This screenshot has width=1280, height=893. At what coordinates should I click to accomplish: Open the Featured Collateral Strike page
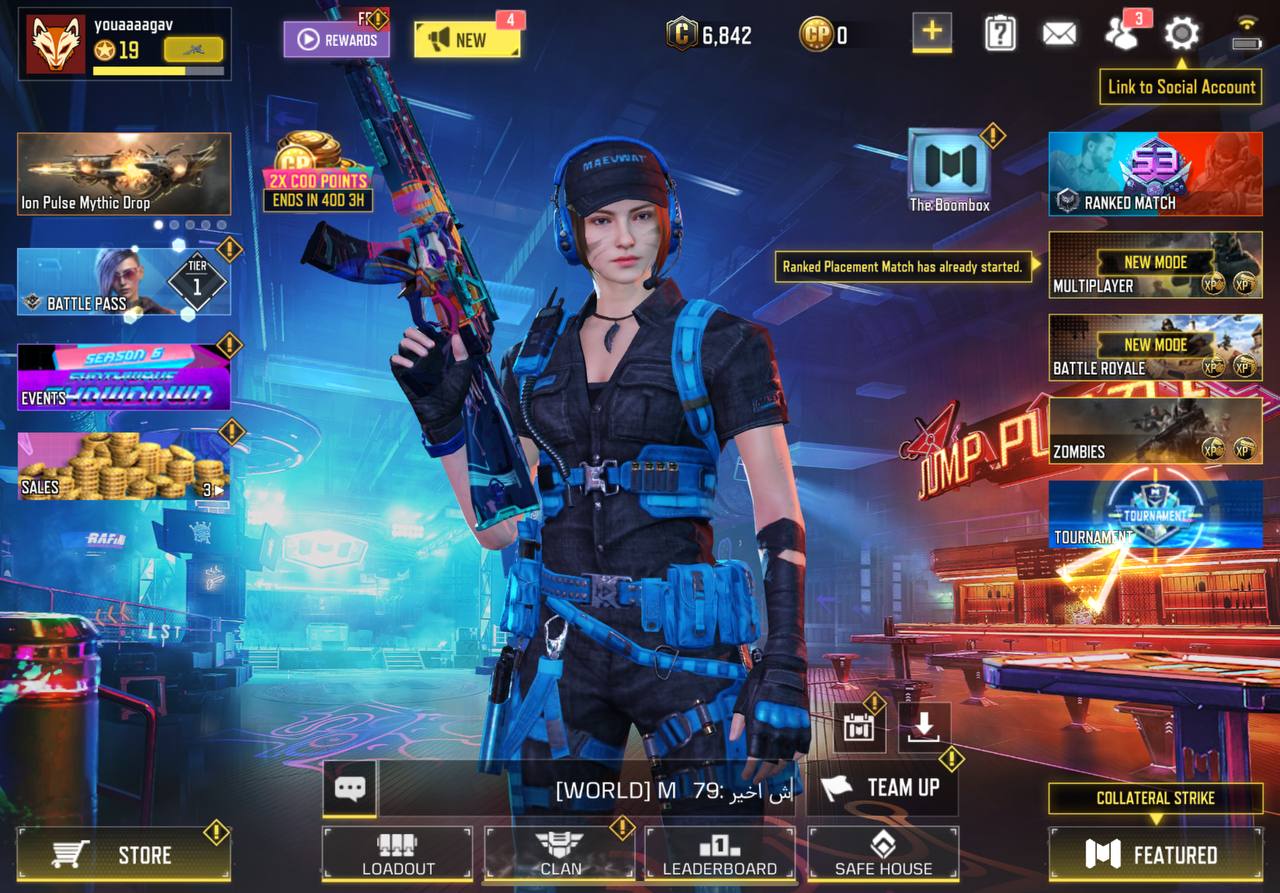tap(1157, 855)
